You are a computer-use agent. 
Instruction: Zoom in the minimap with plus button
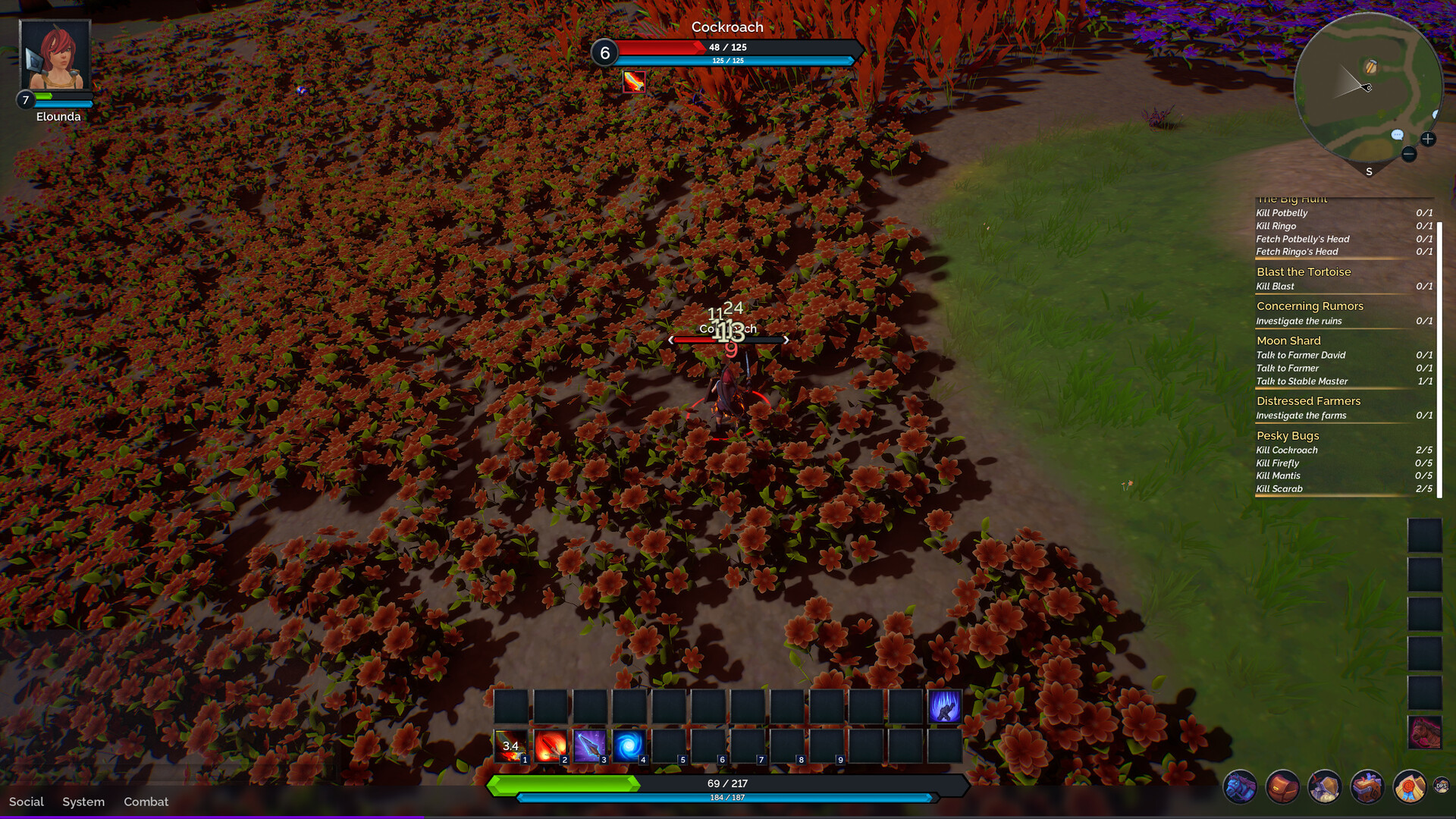[1428, 139]
